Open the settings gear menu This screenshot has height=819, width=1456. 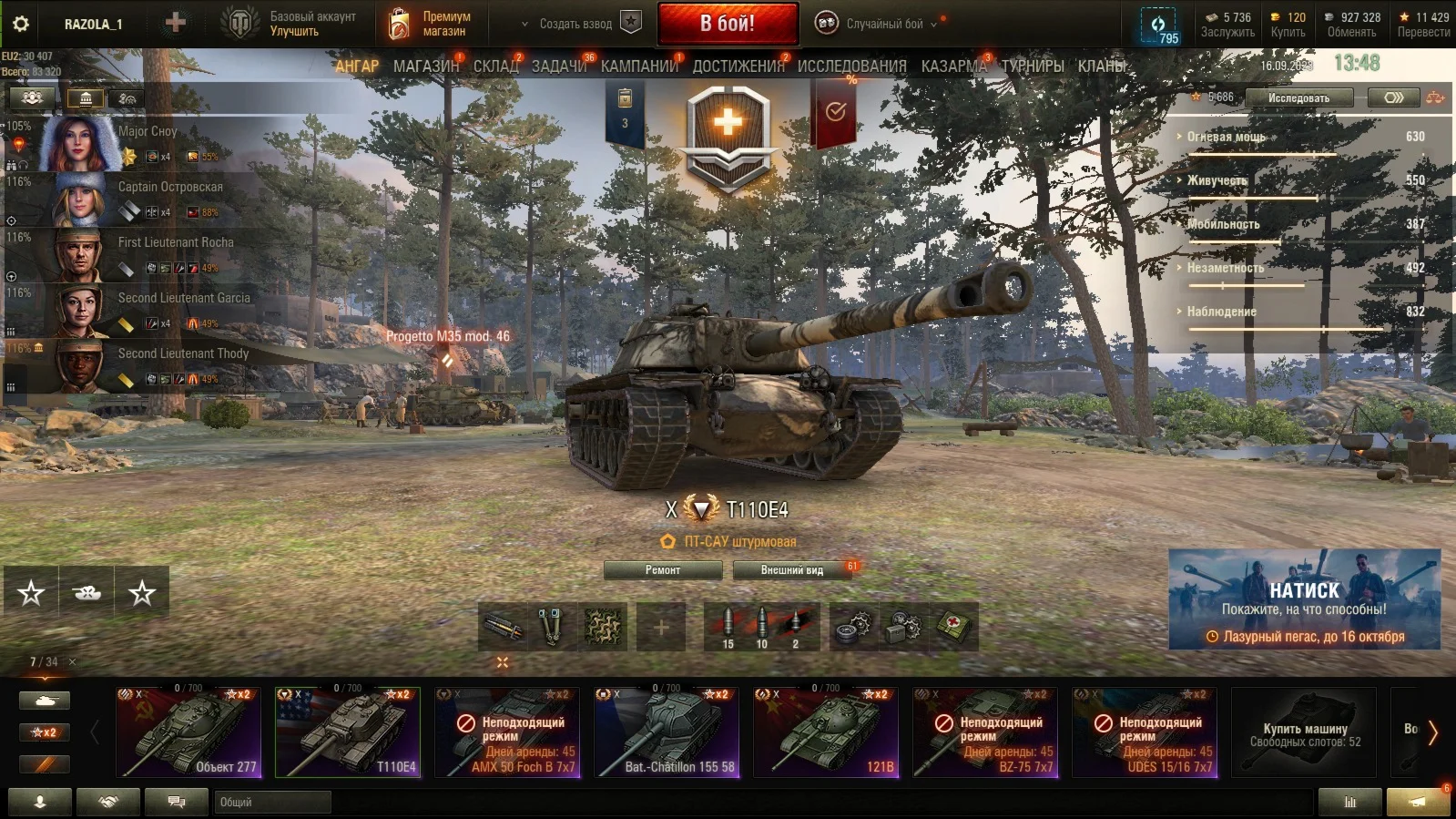point(20,24)
